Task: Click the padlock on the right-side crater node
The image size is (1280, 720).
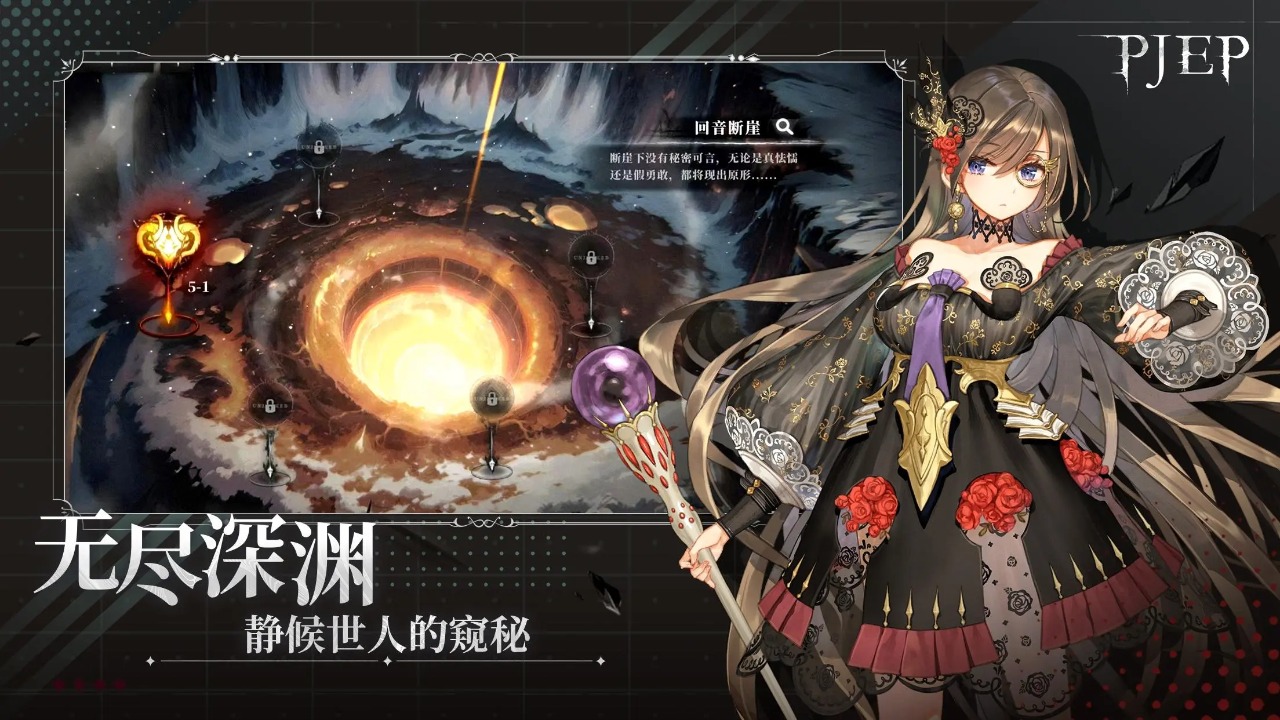Action: tap(590, 257)
